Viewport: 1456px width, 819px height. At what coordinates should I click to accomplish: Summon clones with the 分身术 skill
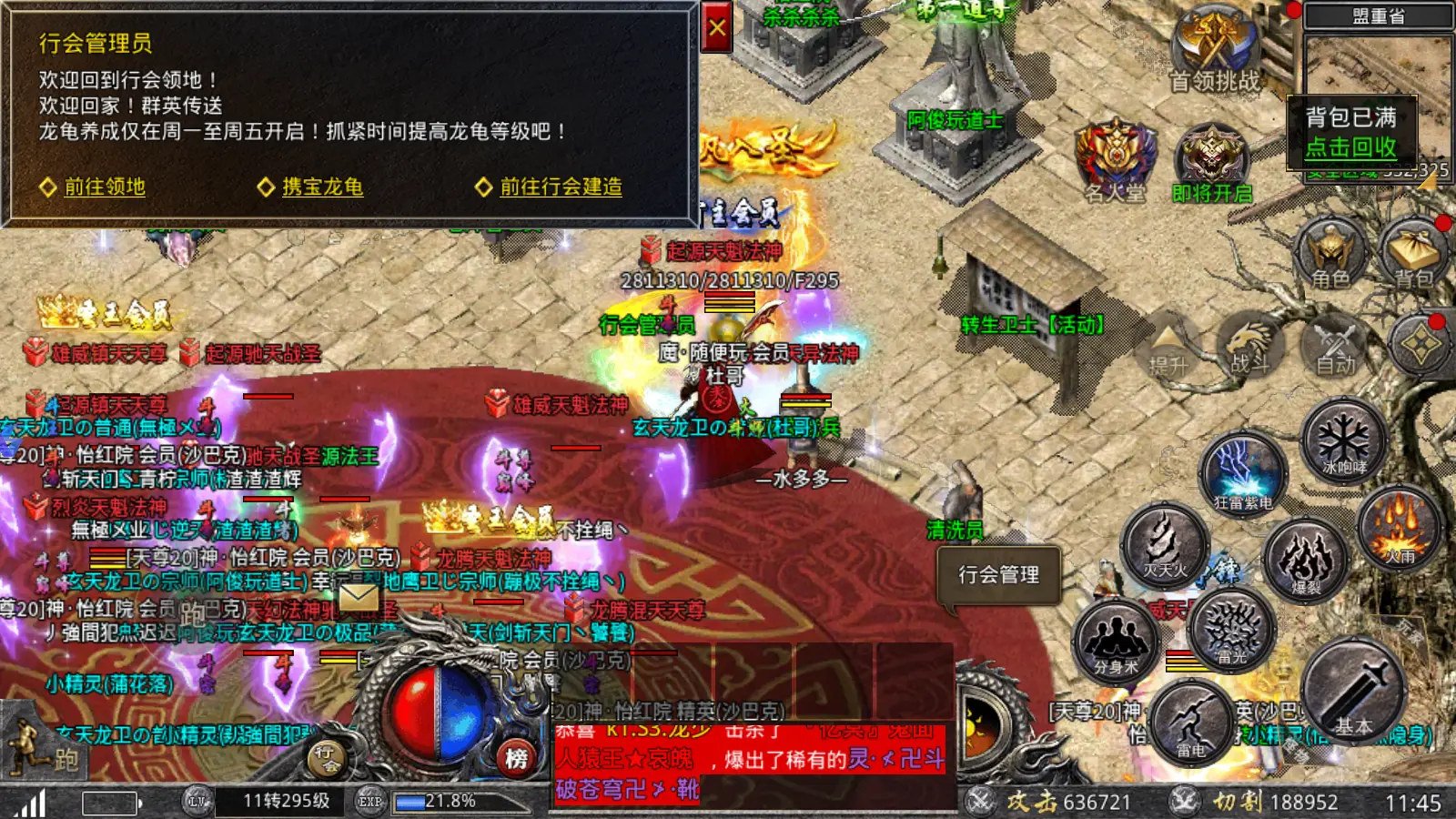tap(1117, 642)
